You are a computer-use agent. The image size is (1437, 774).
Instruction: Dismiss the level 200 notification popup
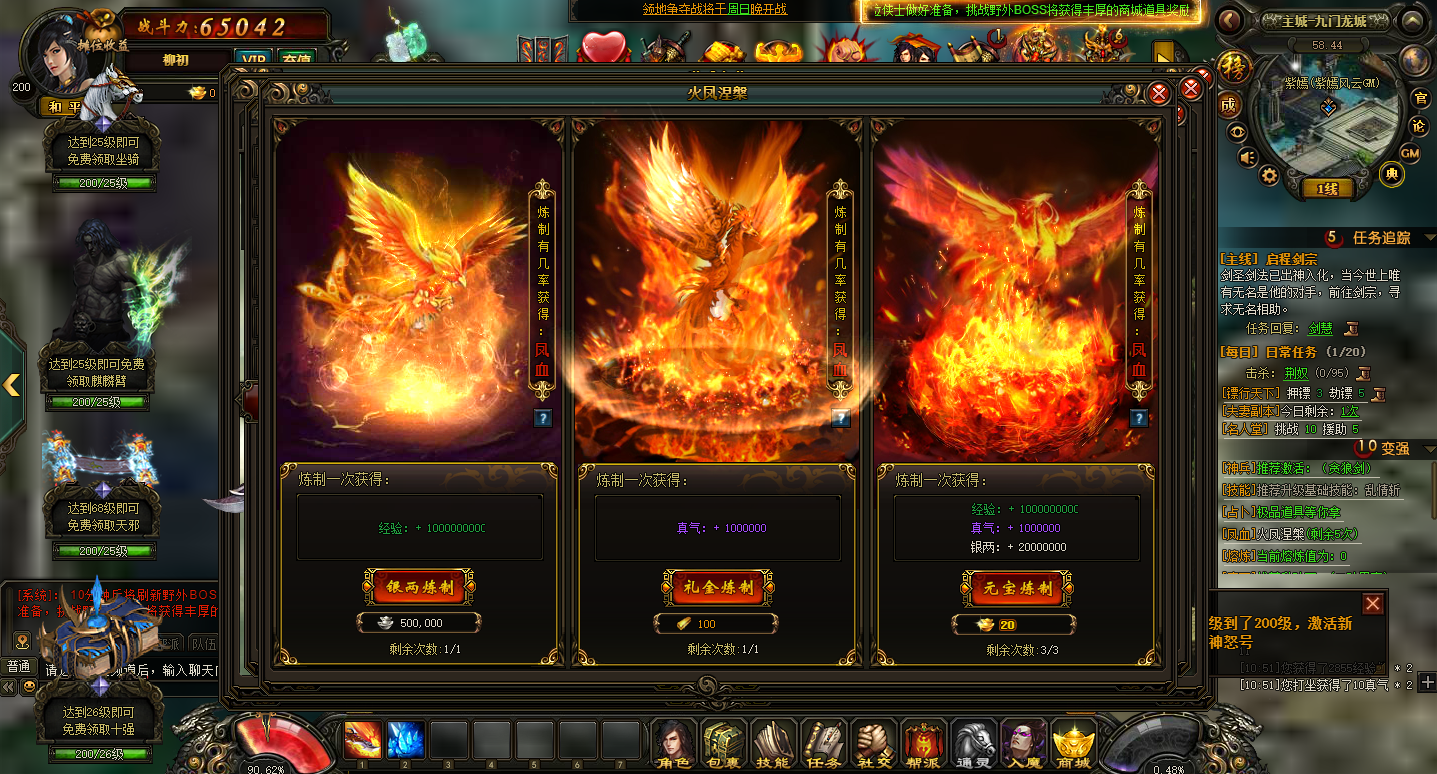(1373, 603)
